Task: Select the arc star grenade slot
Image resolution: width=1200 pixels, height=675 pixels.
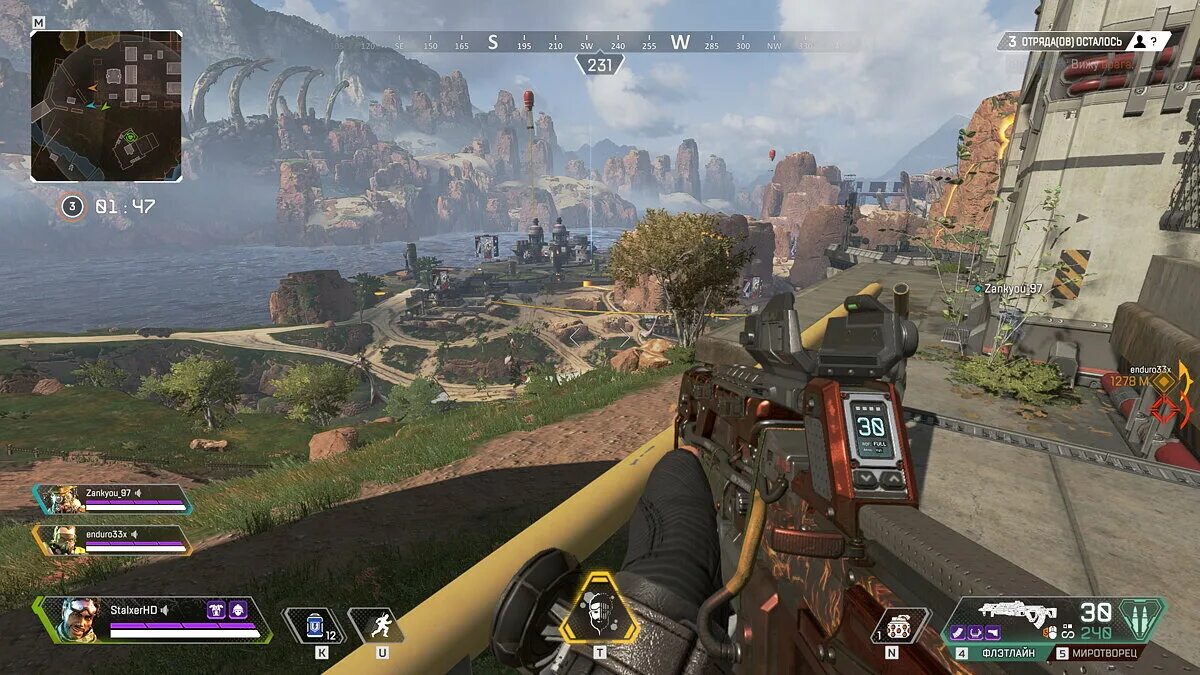Action: (x=900, y=624)
